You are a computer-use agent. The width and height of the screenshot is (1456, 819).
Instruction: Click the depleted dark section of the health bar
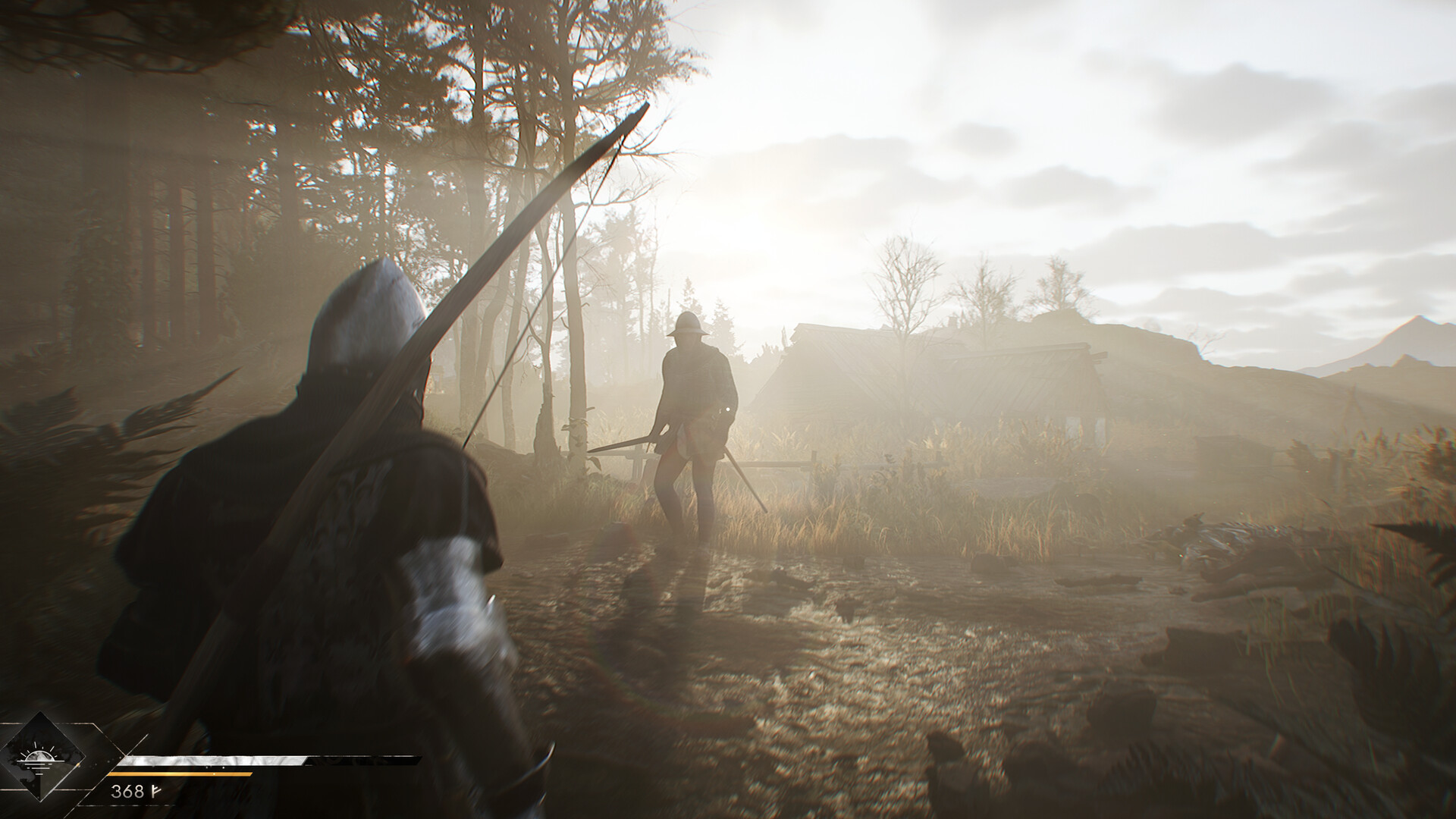pos(356,761)
